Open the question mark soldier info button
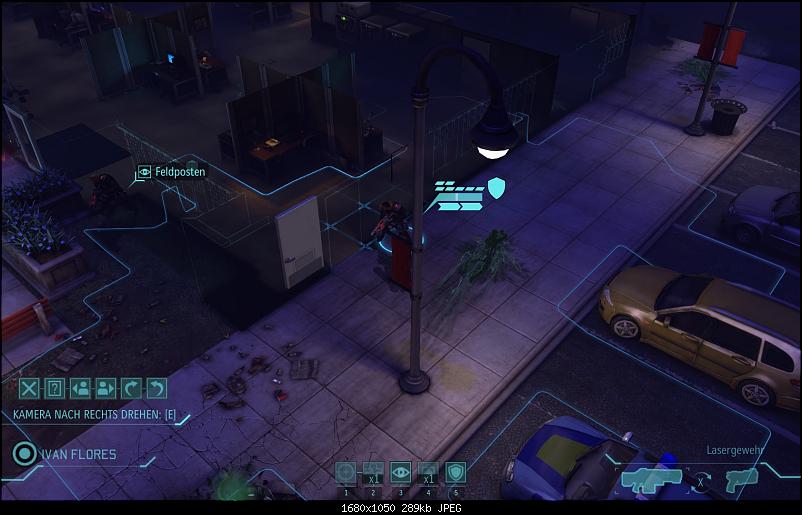 coord(55,389)
